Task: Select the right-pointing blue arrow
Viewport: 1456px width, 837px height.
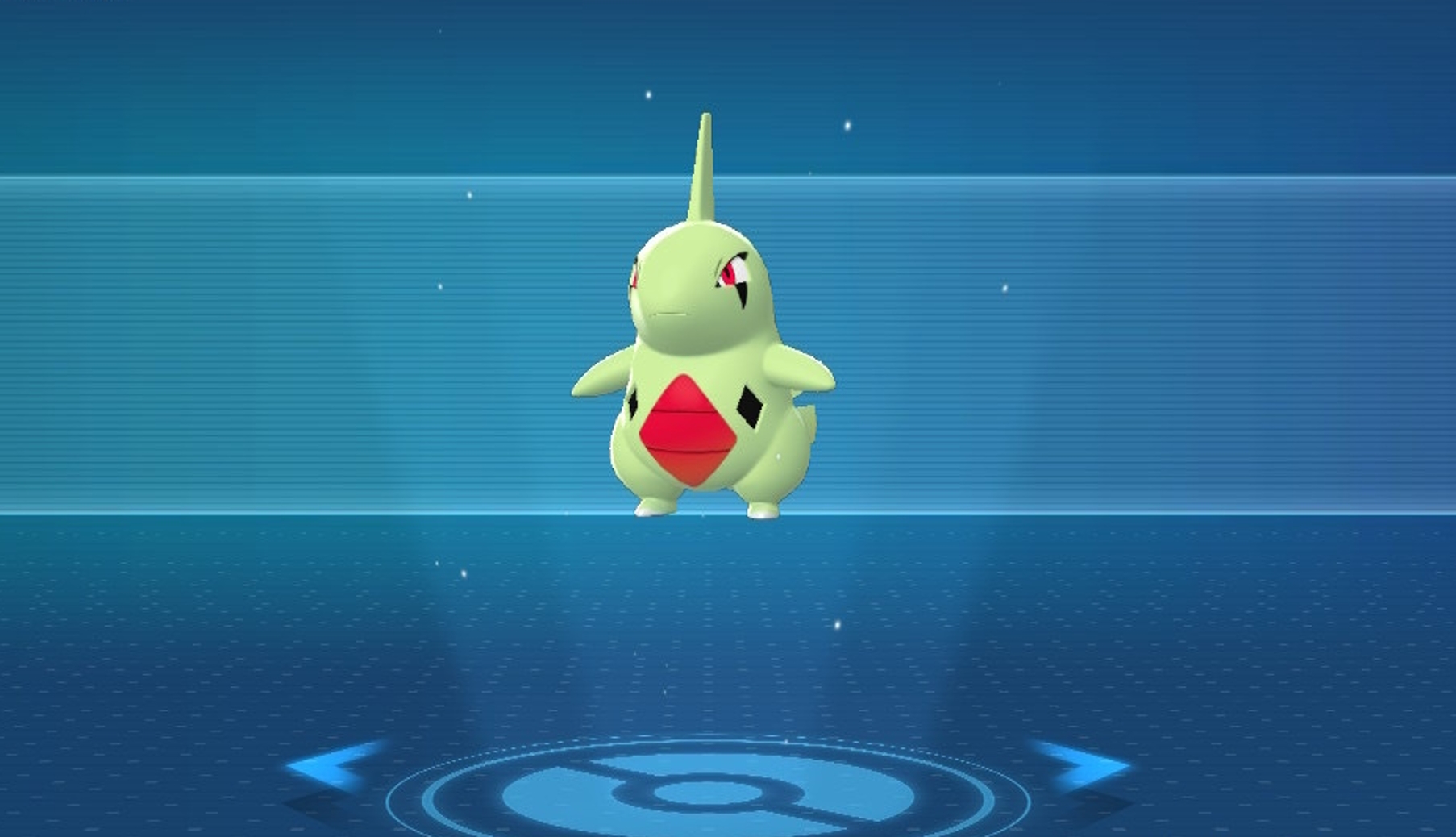Action: [1083, 763]
